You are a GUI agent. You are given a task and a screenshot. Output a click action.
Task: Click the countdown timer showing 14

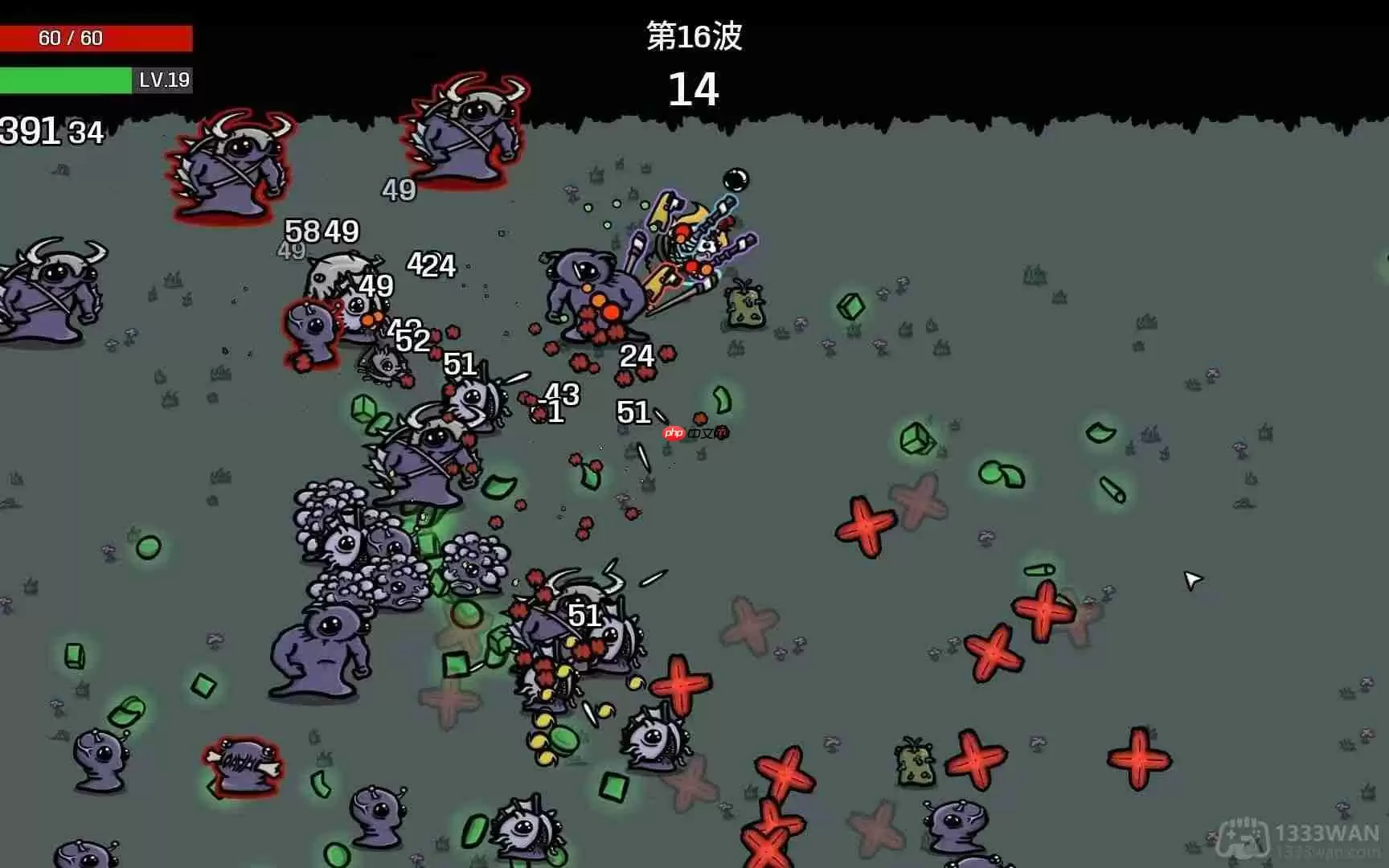click(x=694, y=88)
